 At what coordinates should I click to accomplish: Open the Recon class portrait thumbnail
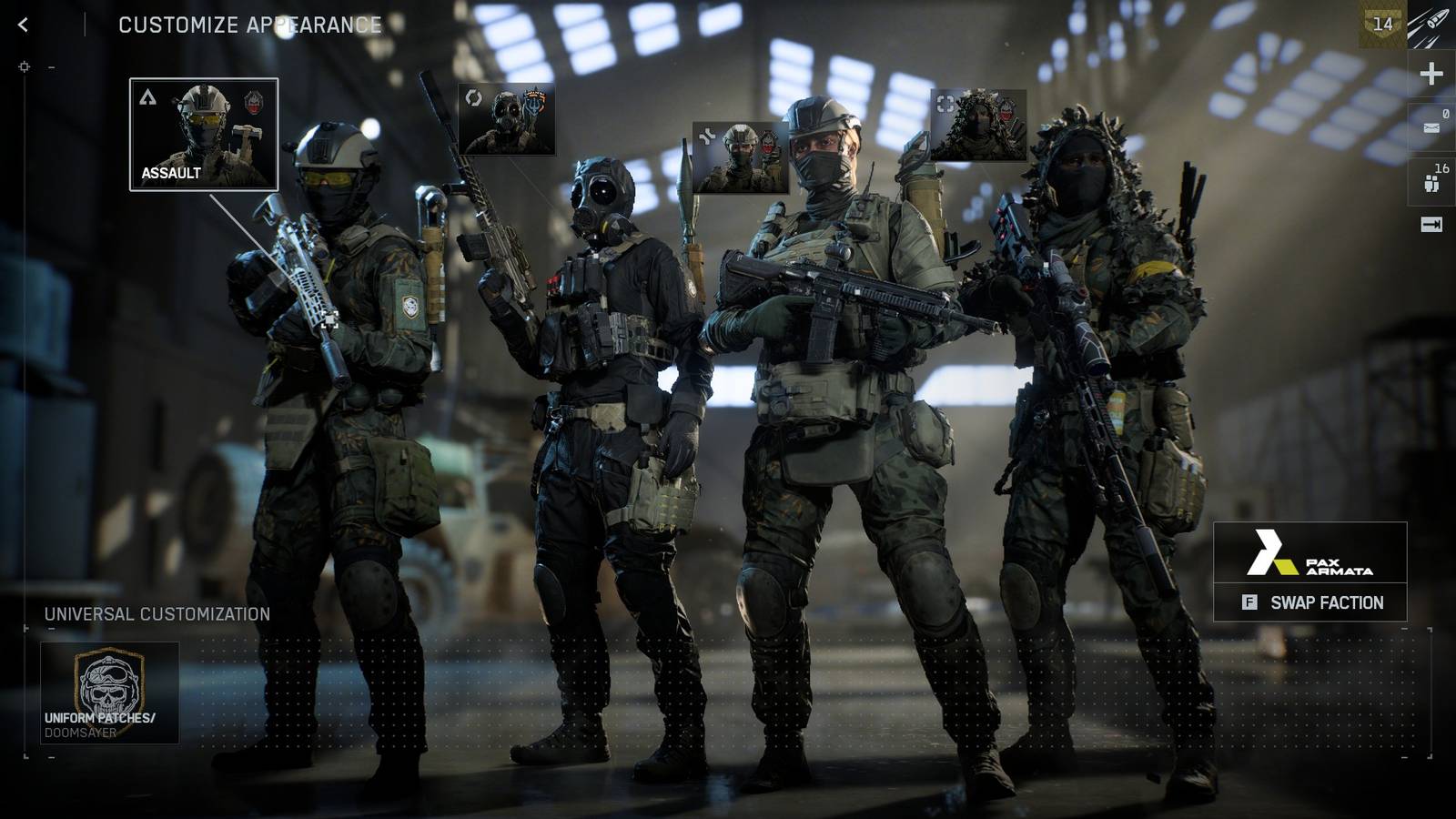[978, 123]
